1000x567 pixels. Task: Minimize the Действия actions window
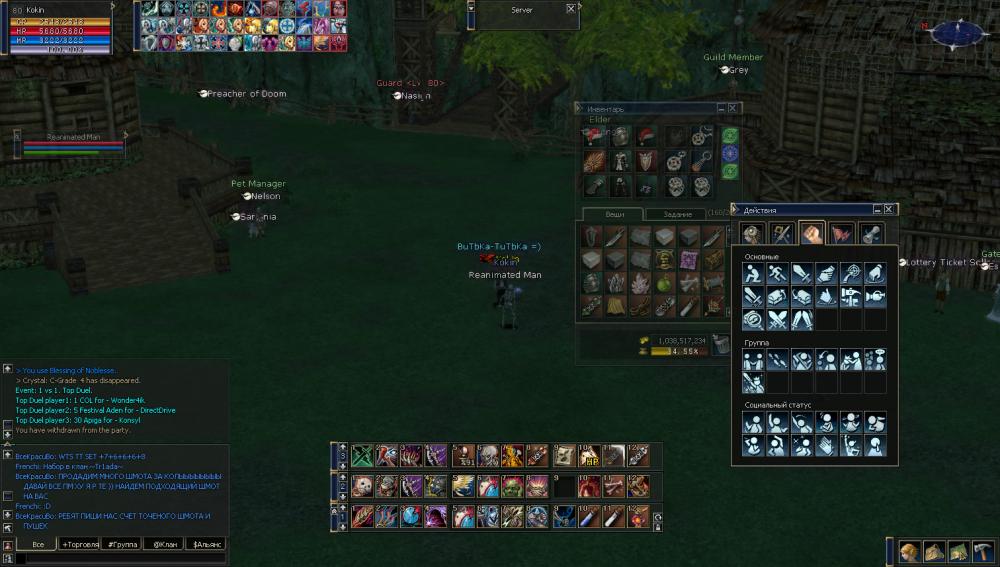(x=877, y=210)
